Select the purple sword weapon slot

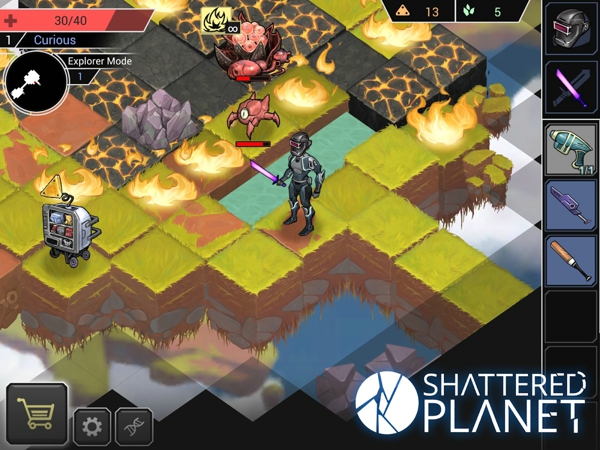571,88
